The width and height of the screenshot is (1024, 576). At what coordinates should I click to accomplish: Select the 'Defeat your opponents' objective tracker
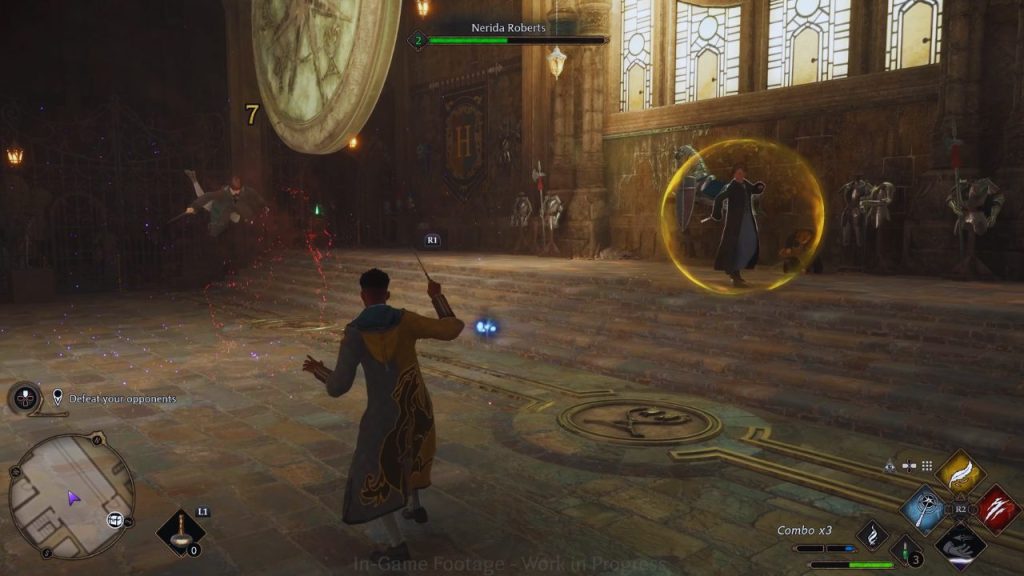[122, 399]
